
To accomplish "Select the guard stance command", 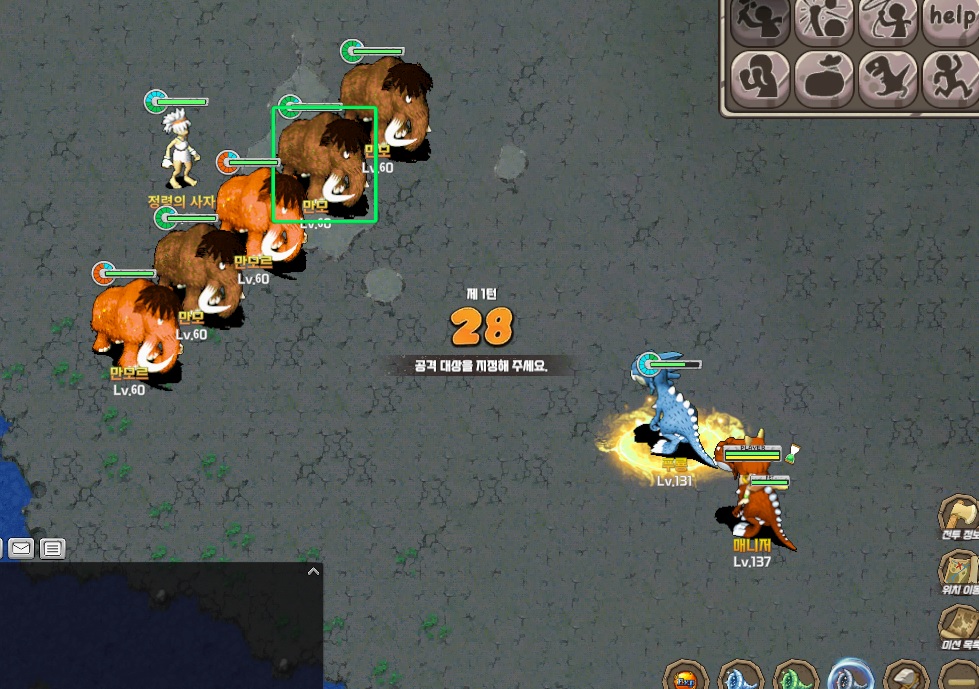I will click(761, 77).
